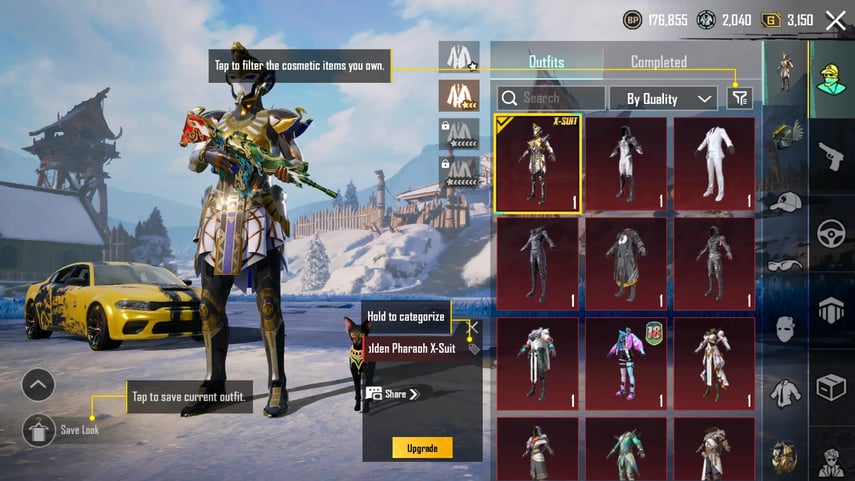Open the face mask cosmetics category

785,328
